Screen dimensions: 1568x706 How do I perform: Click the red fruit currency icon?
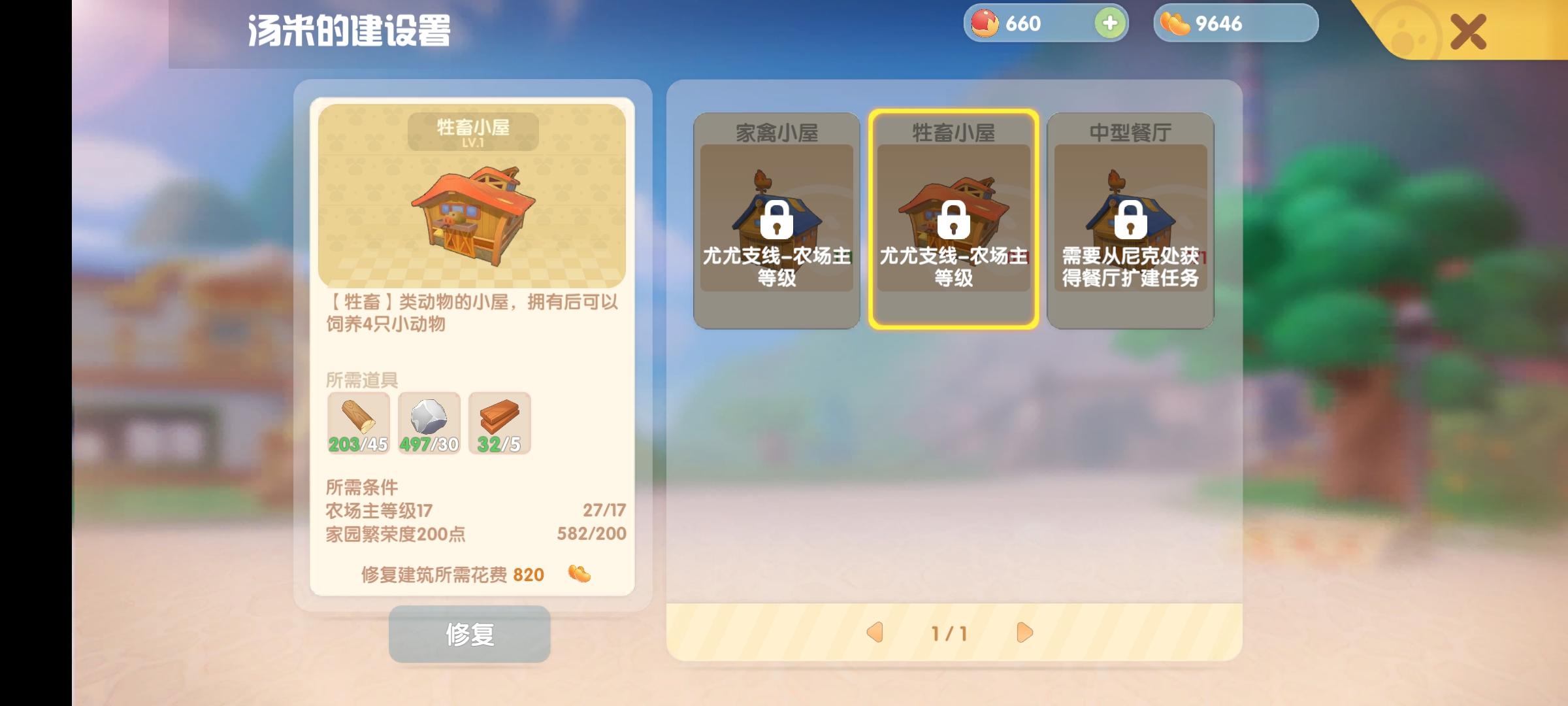click(988, 24)
